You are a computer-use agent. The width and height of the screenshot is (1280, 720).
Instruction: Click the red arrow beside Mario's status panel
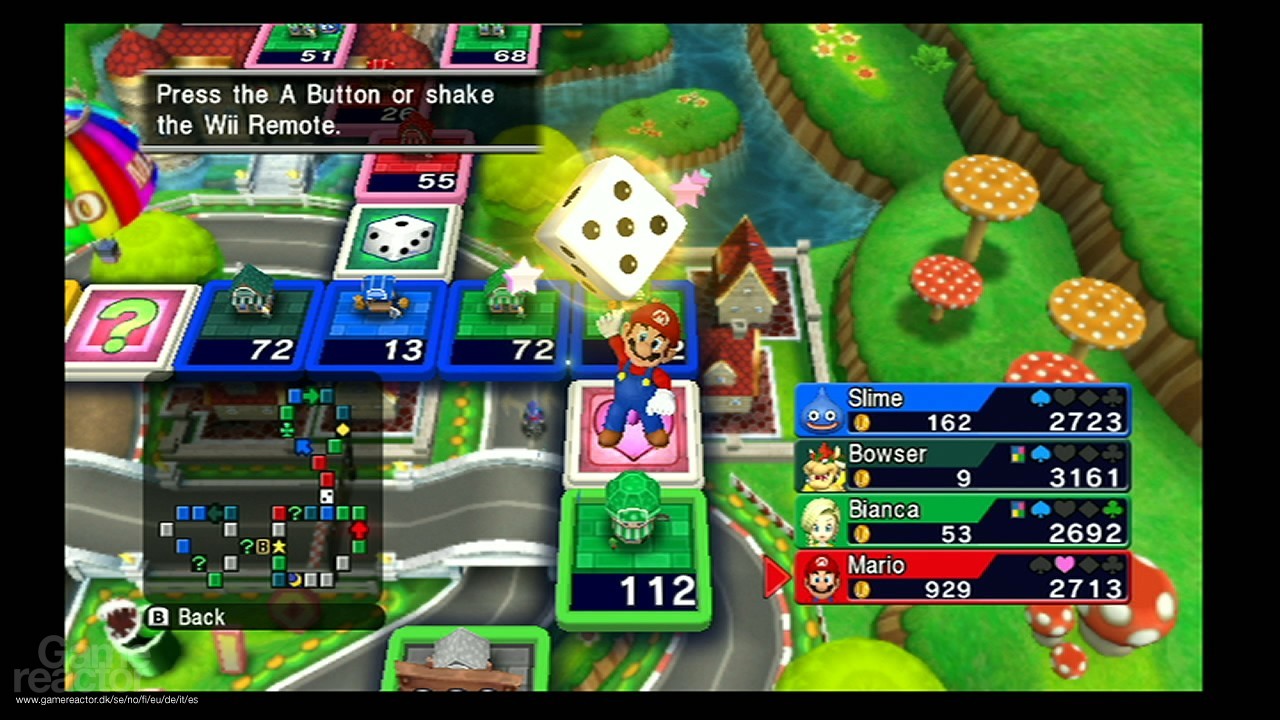pyautogui.click(x=777, y=578)
